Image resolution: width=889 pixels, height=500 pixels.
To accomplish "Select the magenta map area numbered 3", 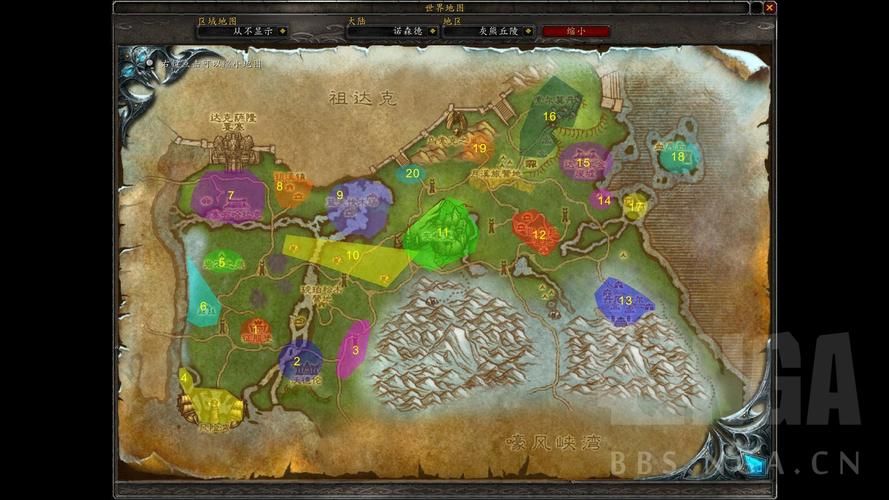I will click(x=353, y=348).
